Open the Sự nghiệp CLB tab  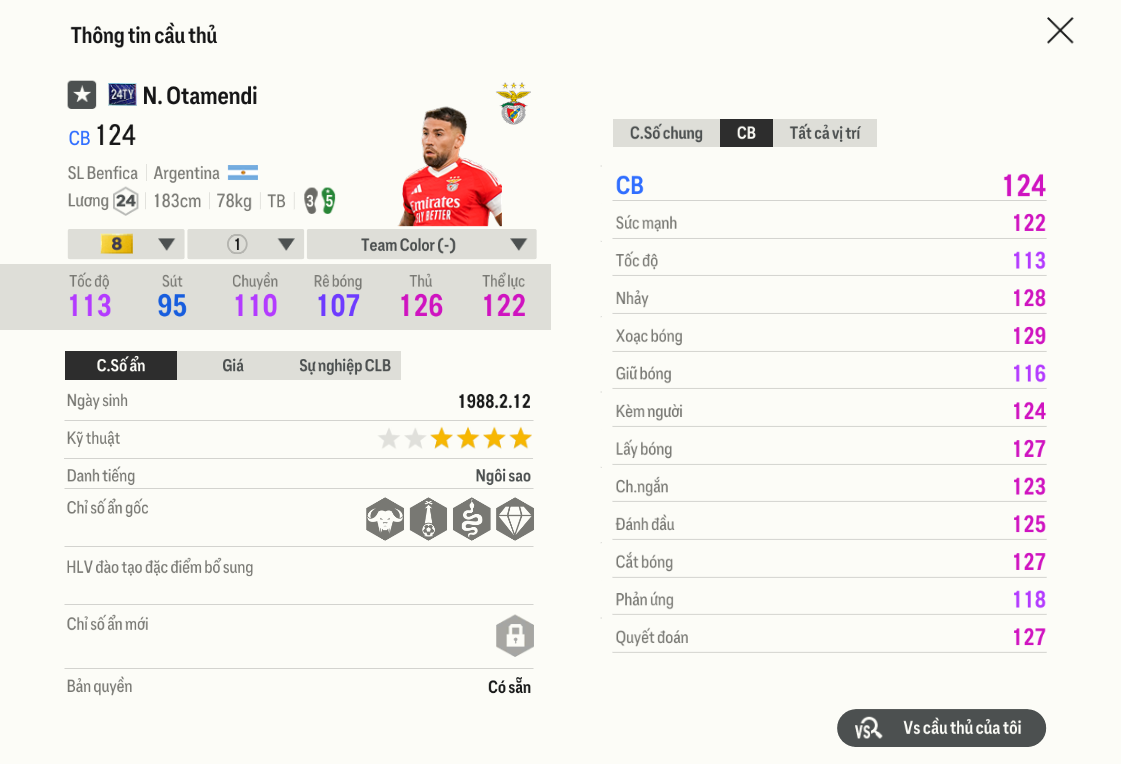click(345, 366)
